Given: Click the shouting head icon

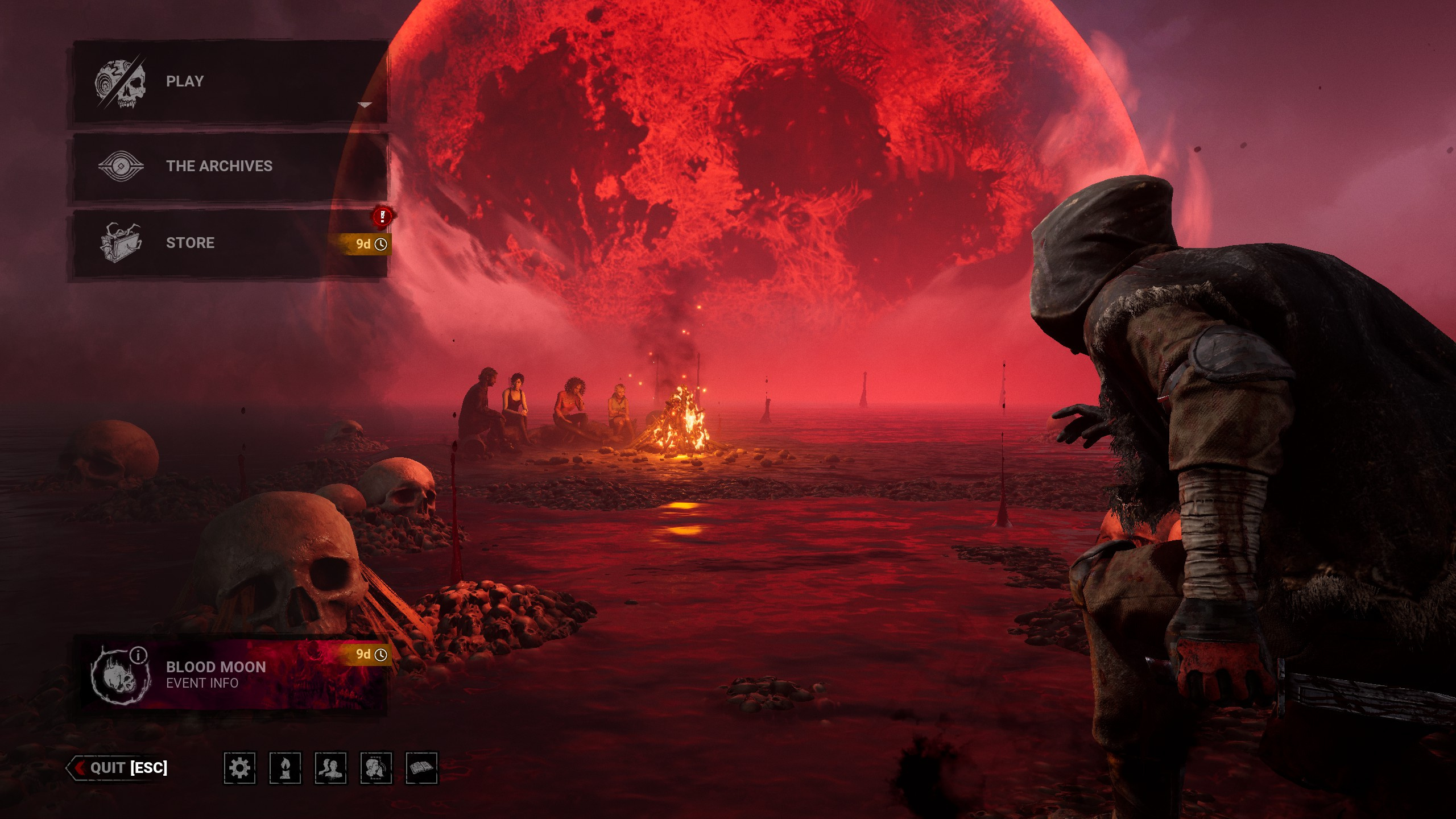Looking at the screenshot, I should click(376, 768).
